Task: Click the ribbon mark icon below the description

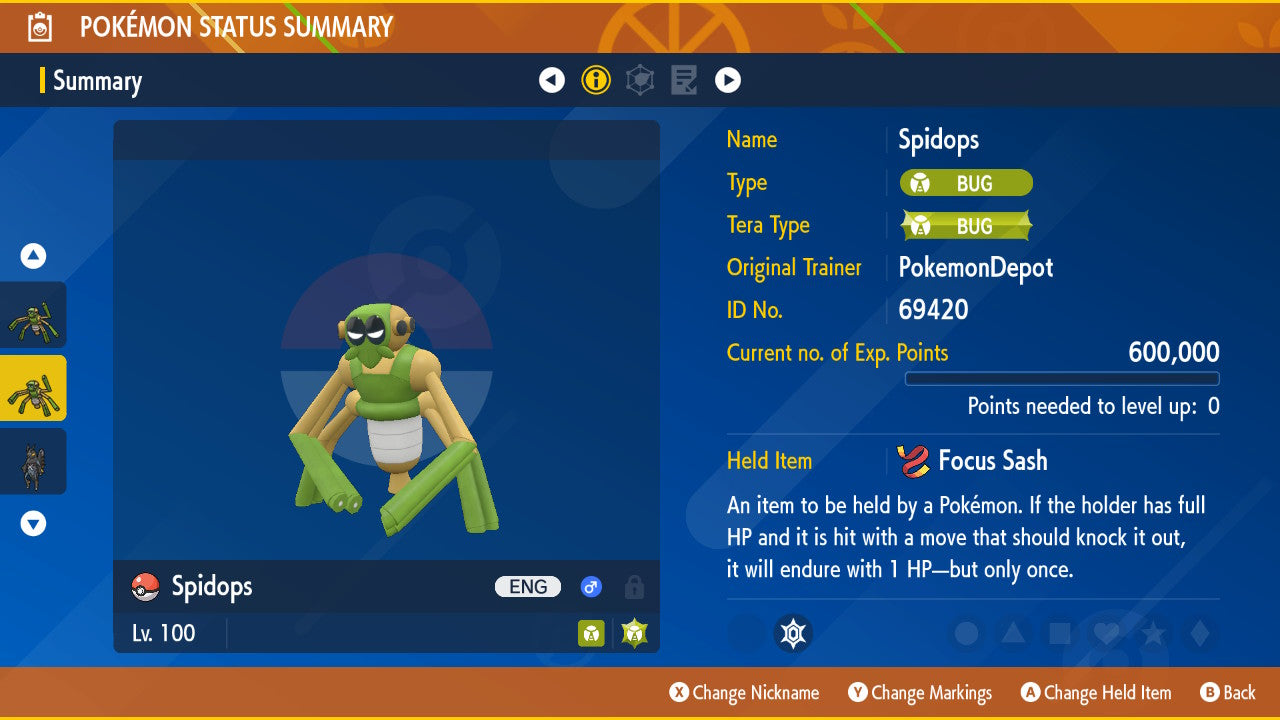Action: [793, 633]
